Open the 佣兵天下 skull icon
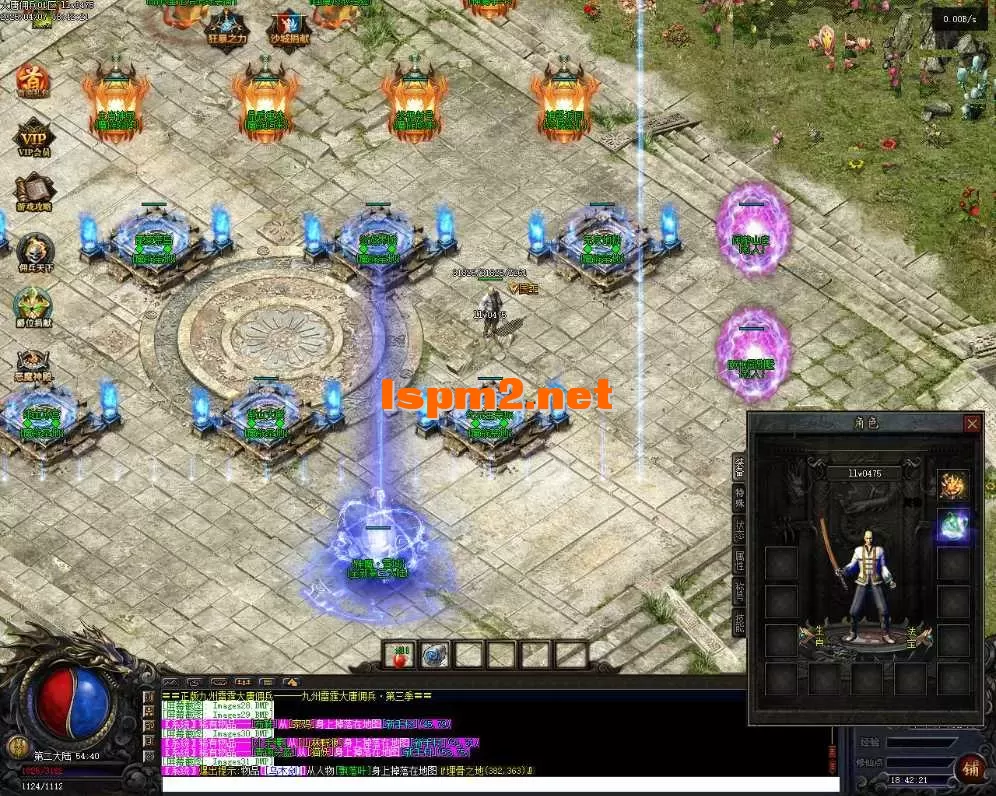 click(x=34, y=250)
